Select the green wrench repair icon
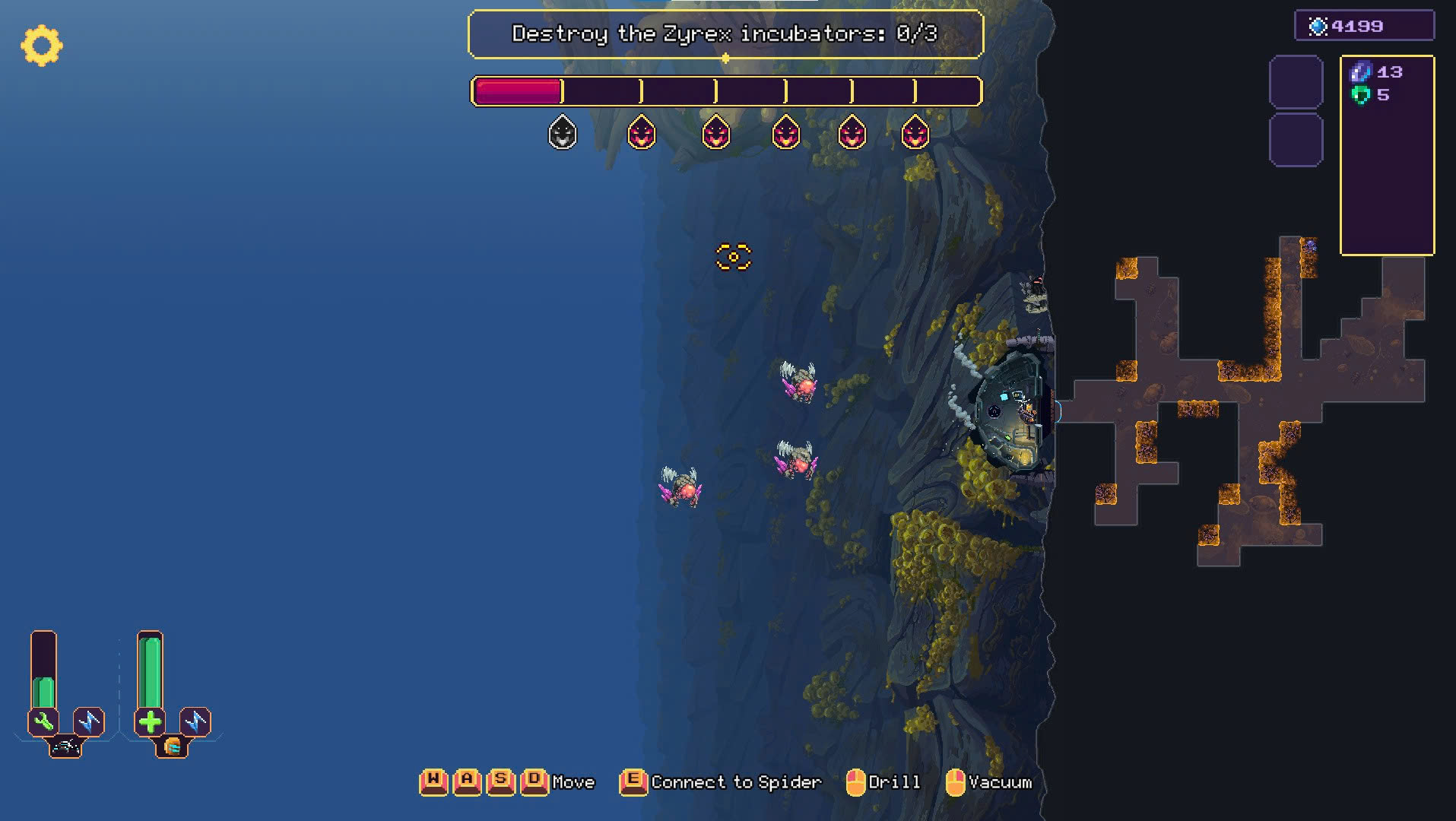 click(43, 721)
